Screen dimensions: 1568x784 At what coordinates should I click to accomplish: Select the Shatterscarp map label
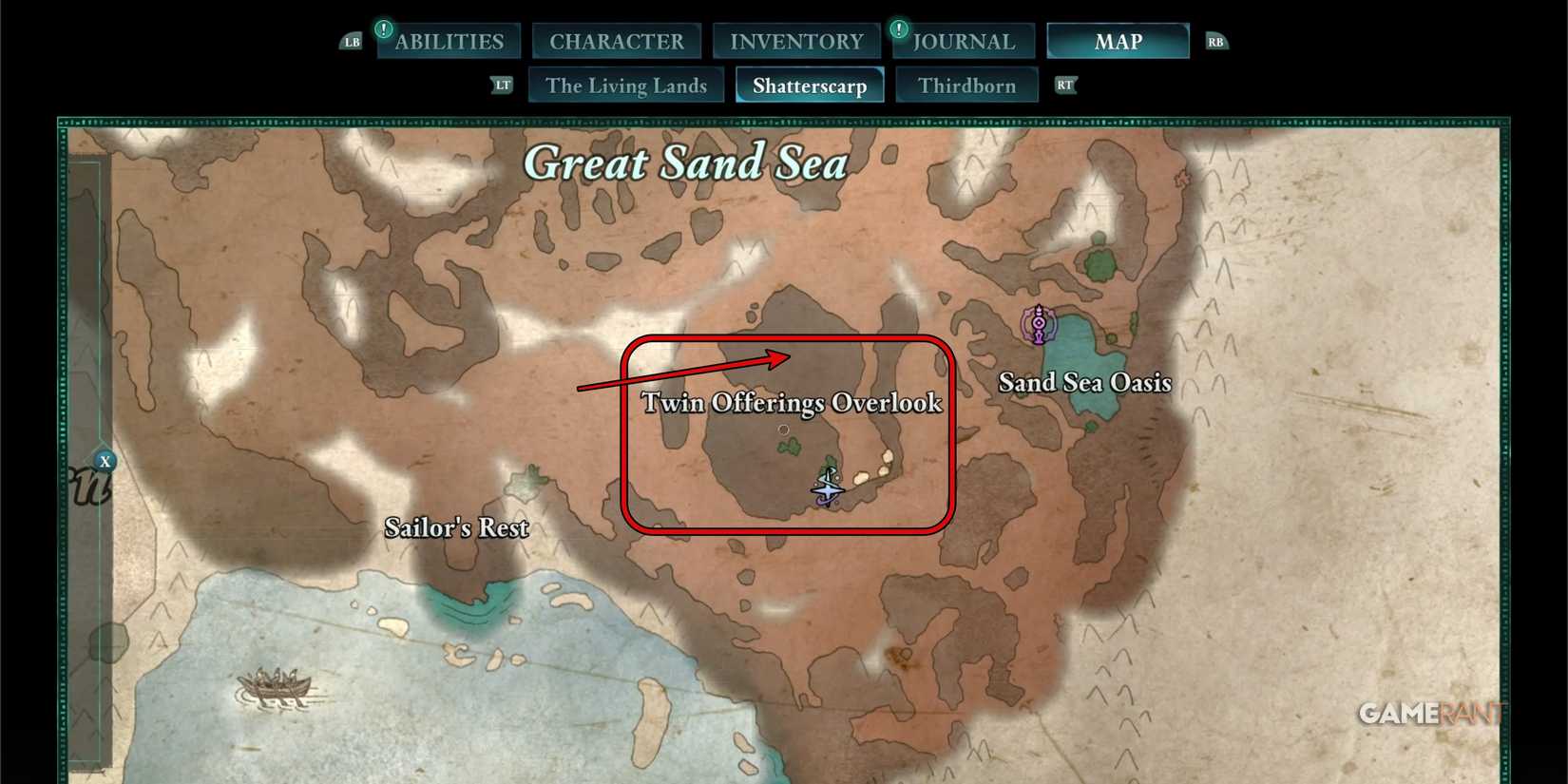[810, 85]
